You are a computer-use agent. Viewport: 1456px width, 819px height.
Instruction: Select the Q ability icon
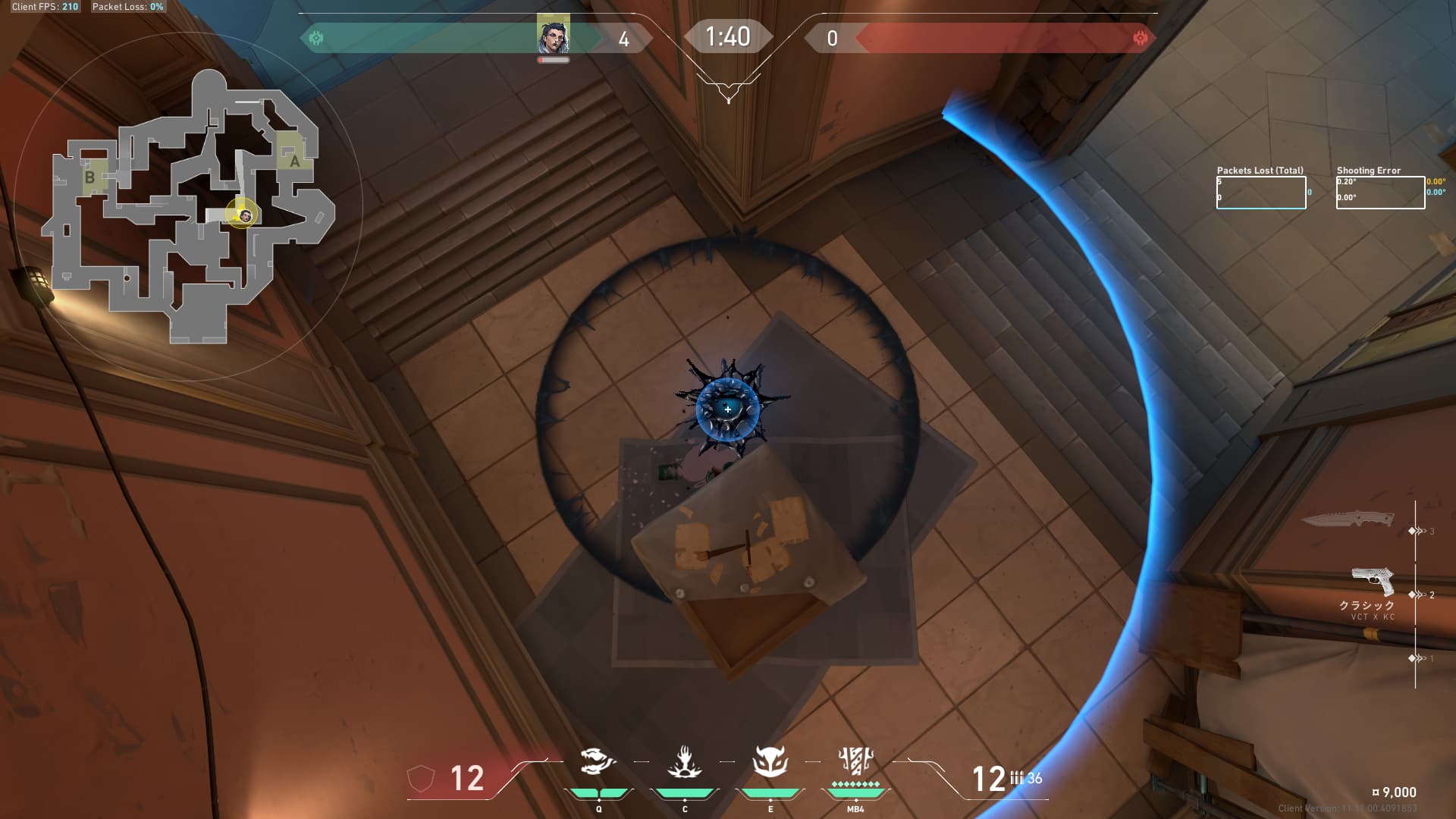tap(597, 762)
